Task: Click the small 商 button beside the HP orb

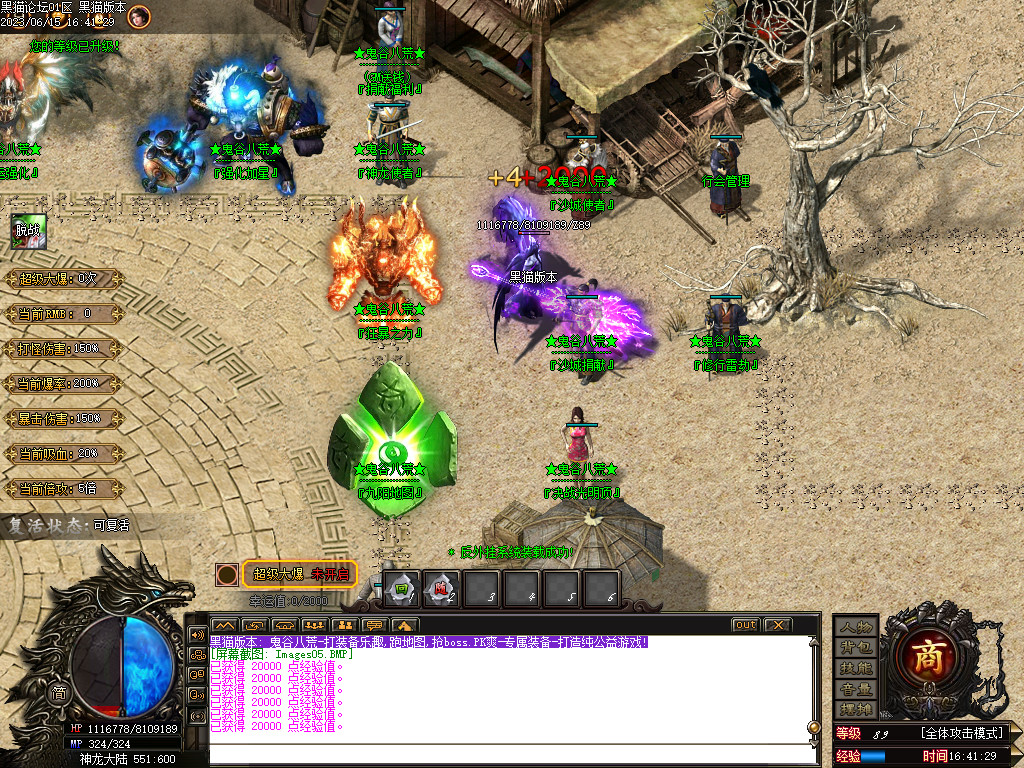Action: pos(59,694)
